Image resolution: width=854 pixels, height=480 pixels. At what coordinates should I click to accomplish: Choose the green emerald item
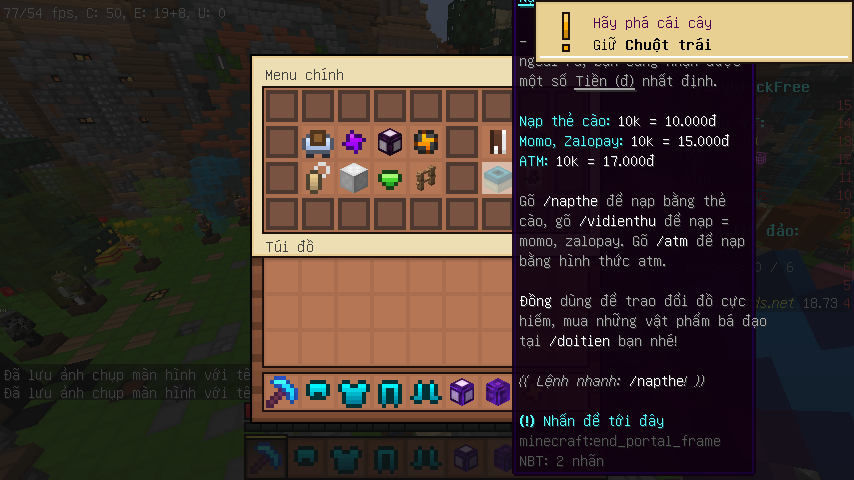click(x=390, y=178)
